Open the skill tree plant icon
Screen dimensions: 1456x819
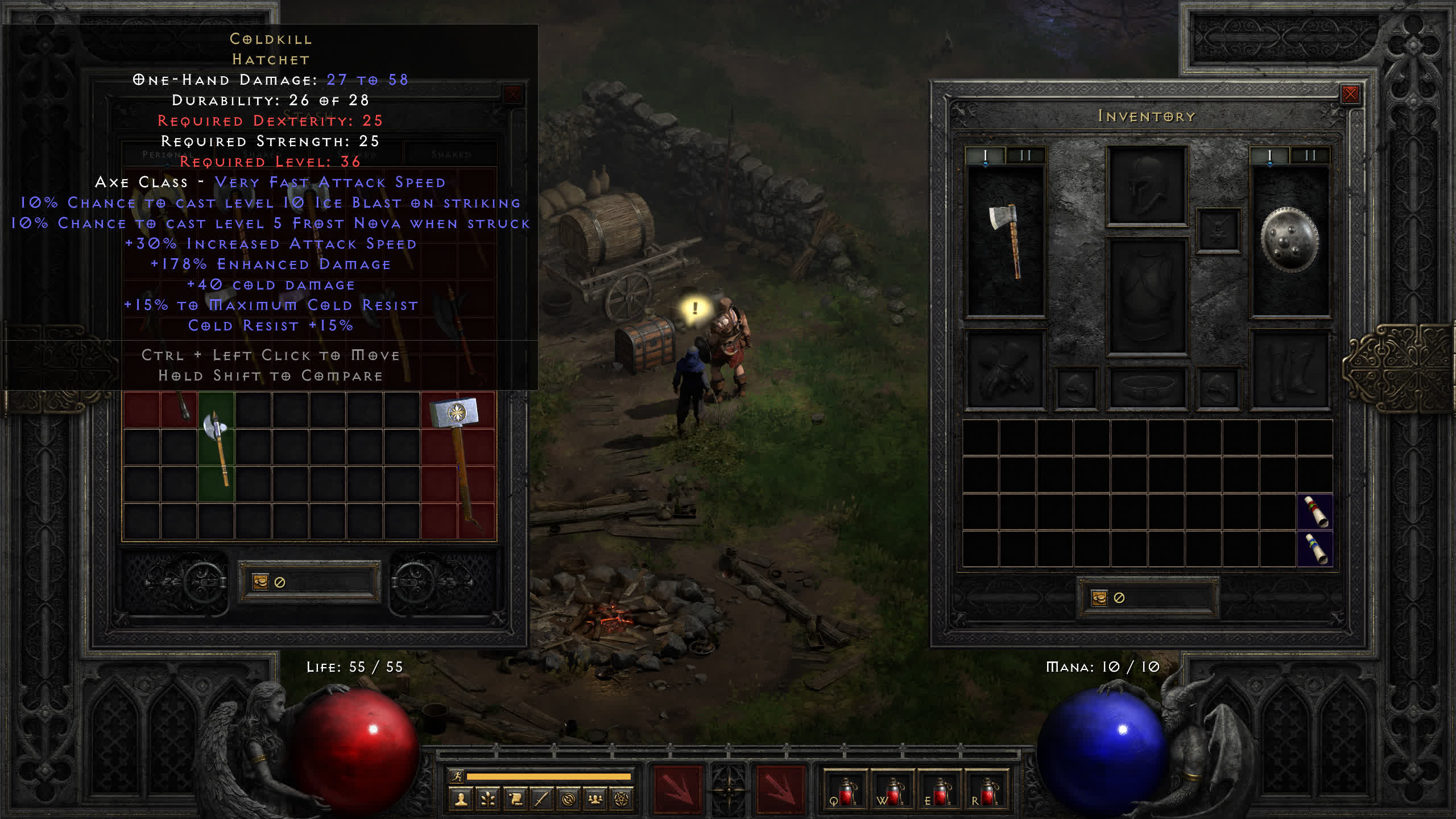click(488, 800)
